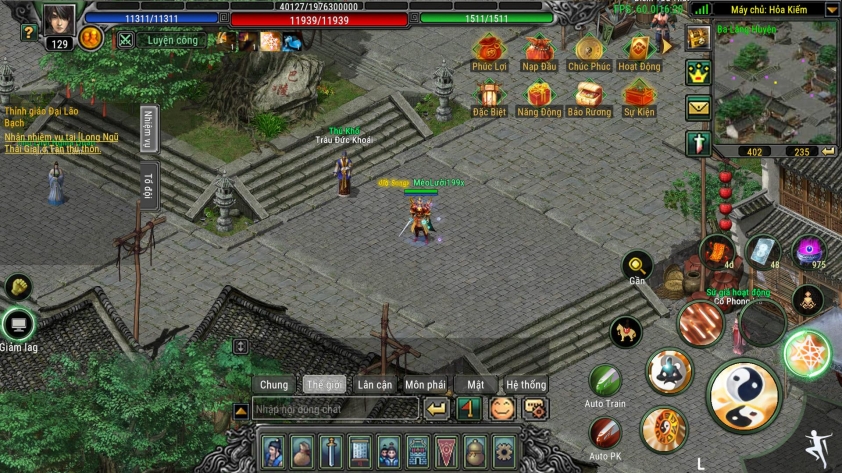Open the sword equipment icon in bottom bar
Image resolution: width=842 pixels, height=473 pixels.
[331, 451]
